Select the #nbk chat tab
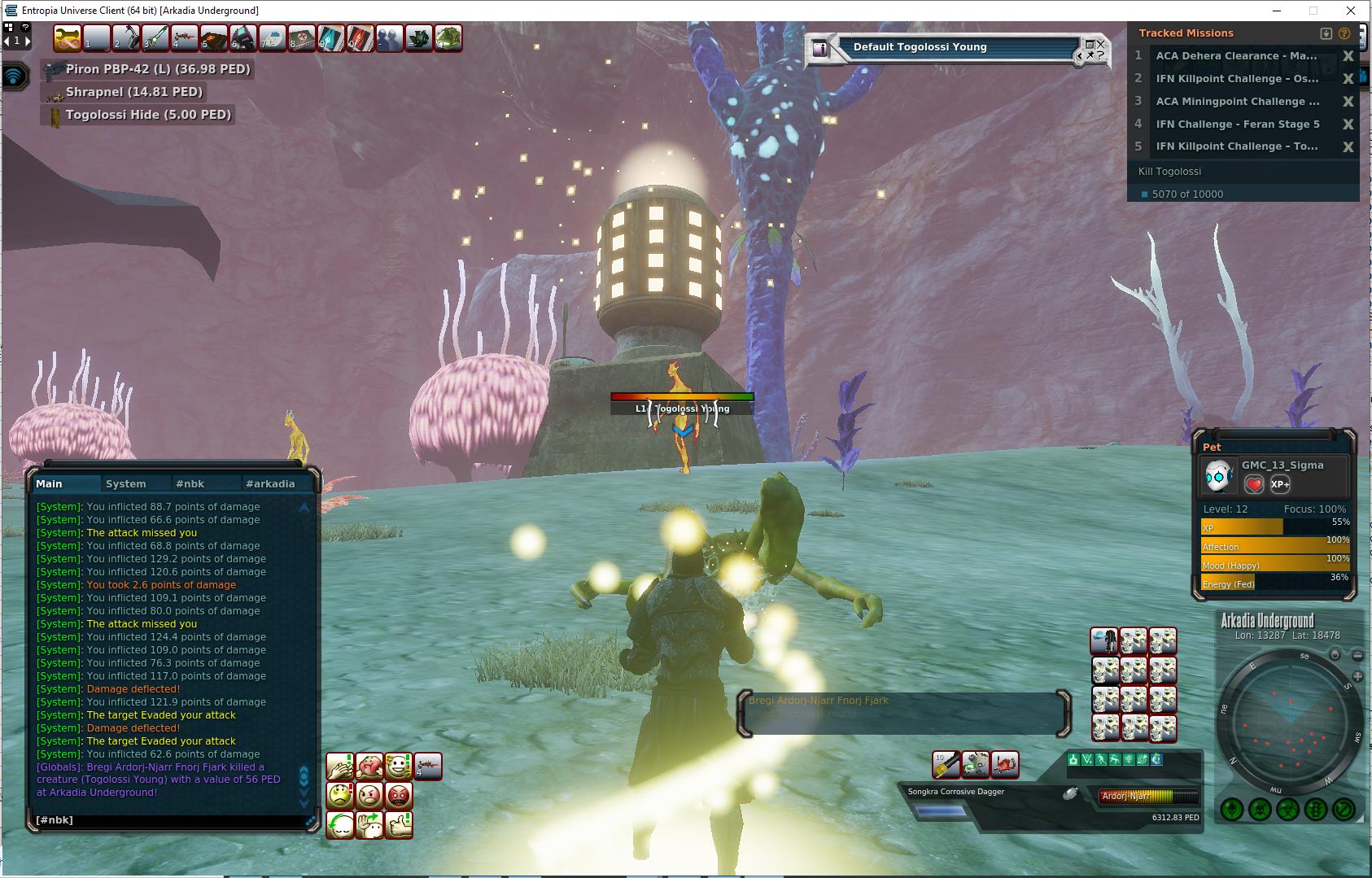 point(190,483)
